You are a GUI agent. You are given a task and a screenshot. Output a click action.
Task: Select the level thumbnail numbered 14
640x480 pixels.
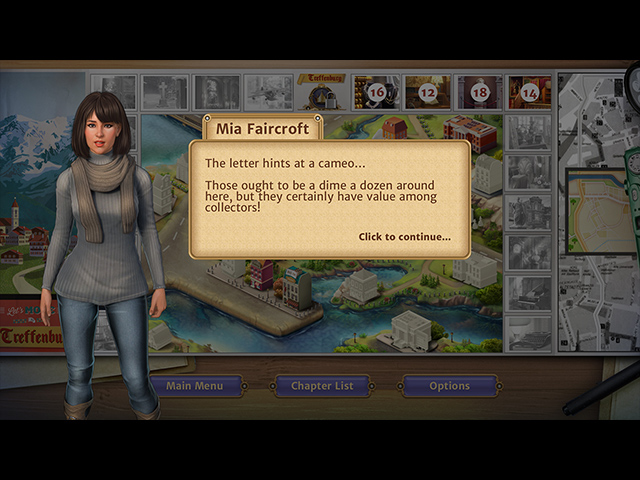(529, 92)
